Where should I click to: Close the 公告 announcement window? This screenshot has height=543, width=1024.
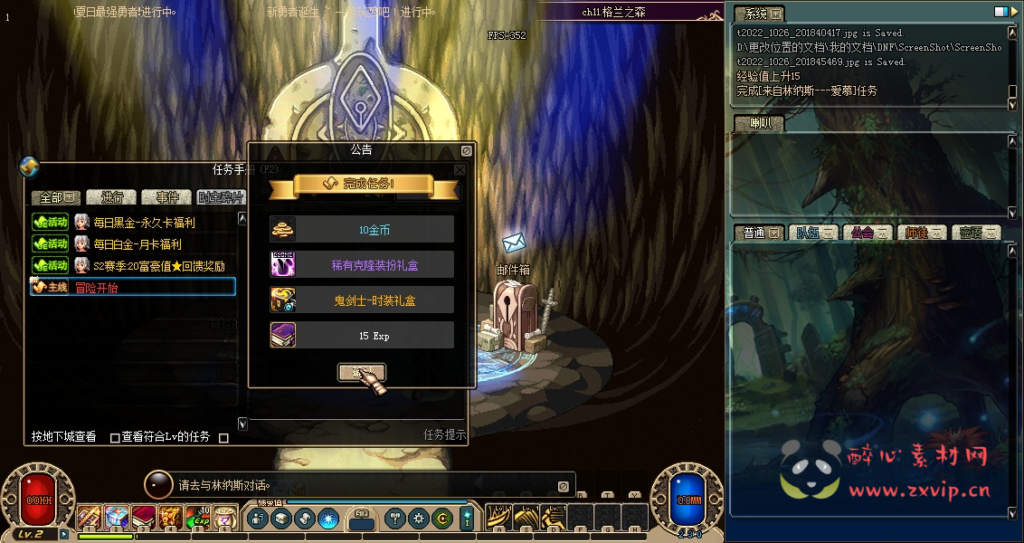click(466, 151)
